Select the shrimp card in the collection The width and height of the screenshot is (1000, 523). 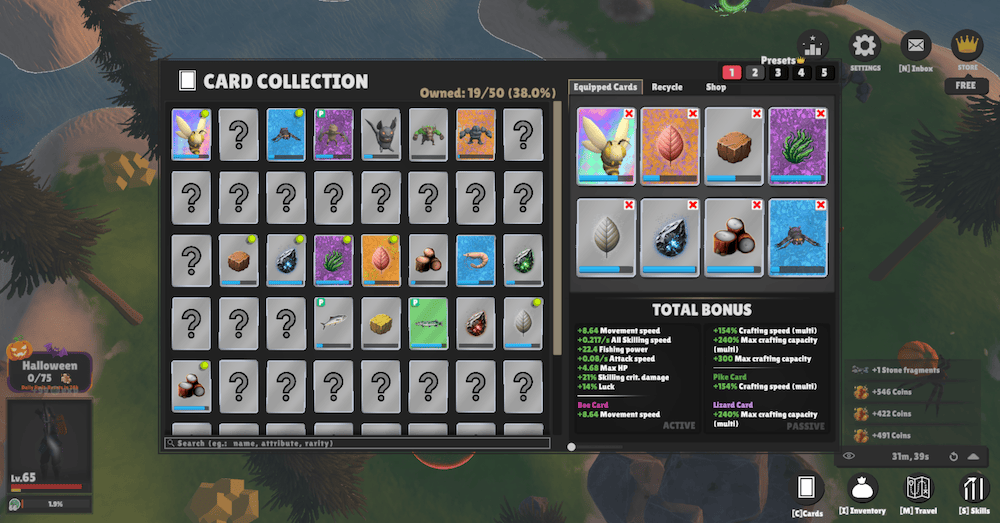tap(474, 259)
